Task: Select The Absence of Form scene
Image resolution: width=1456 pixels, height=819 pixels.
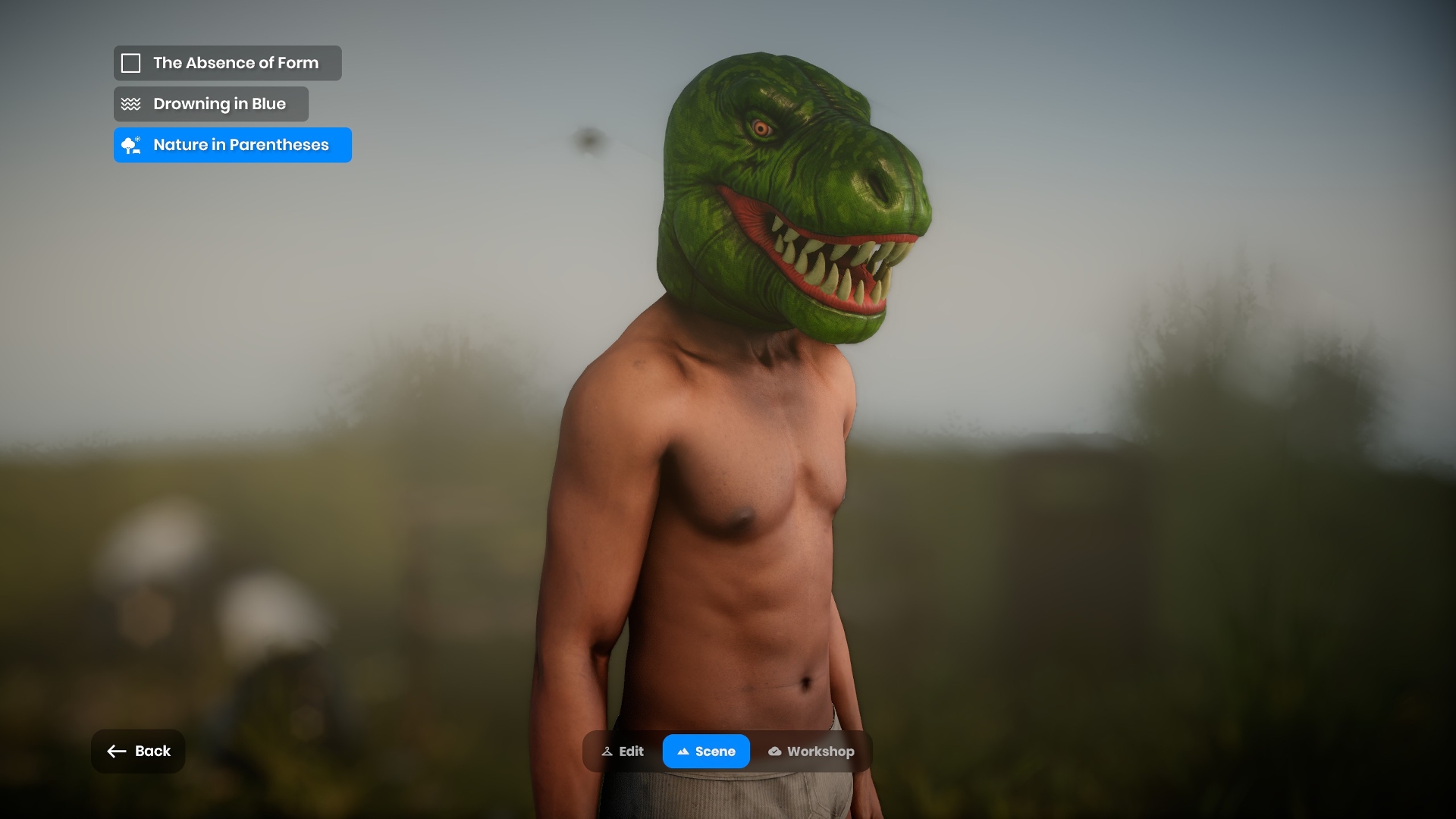Action: click(227, 63)
